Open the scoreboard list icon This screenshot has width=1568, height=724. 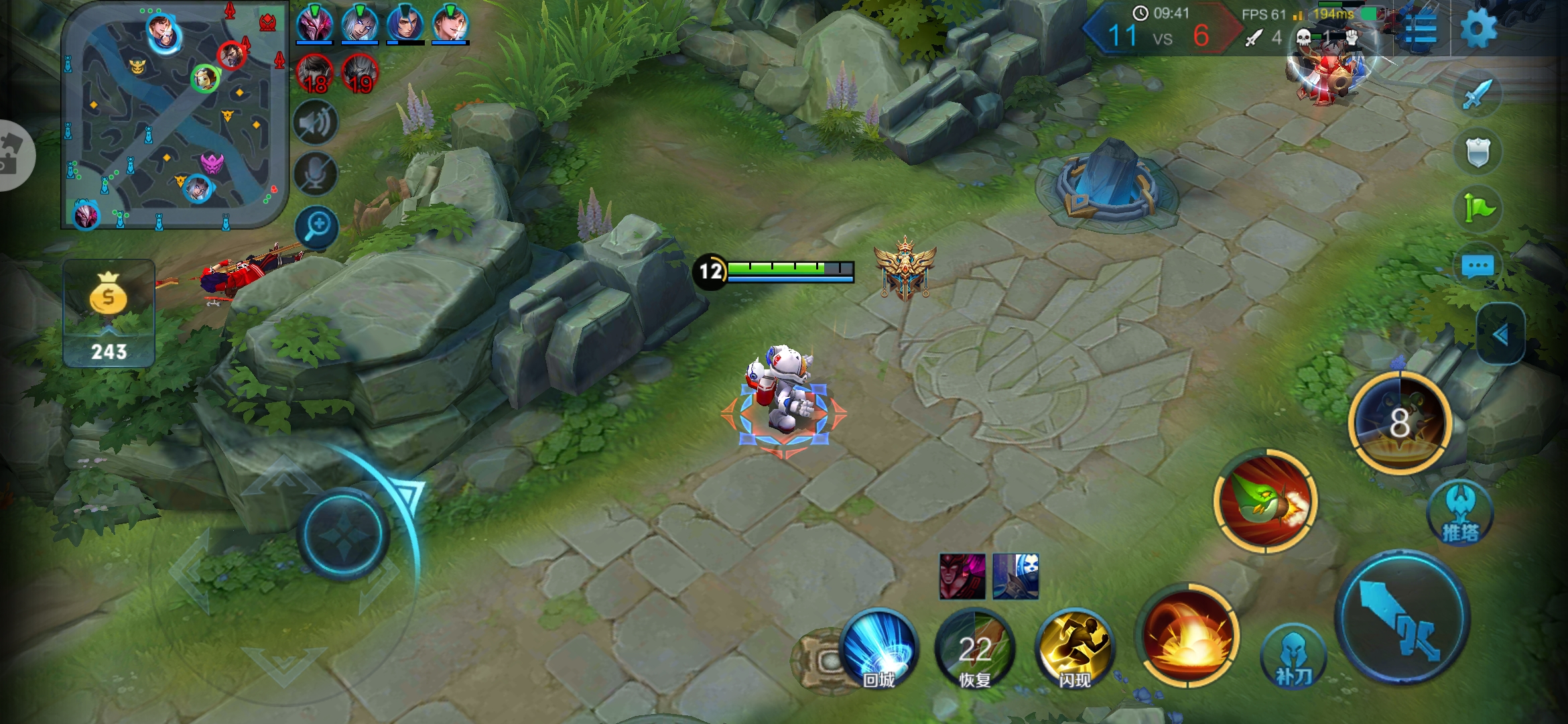(x=1420, y=29)
